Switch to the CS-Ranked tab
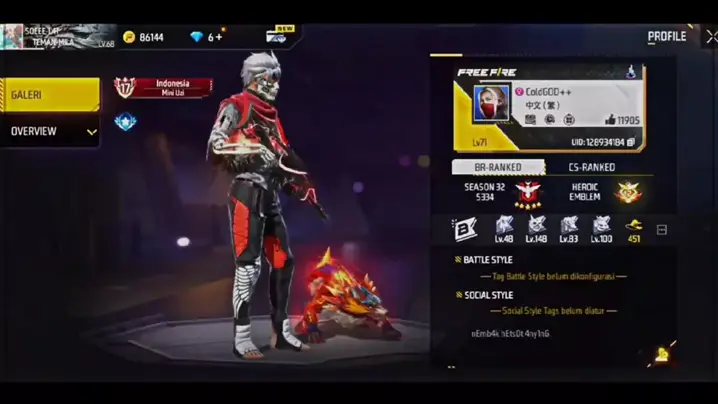718x404 pixels. click(x=592, y=167)
